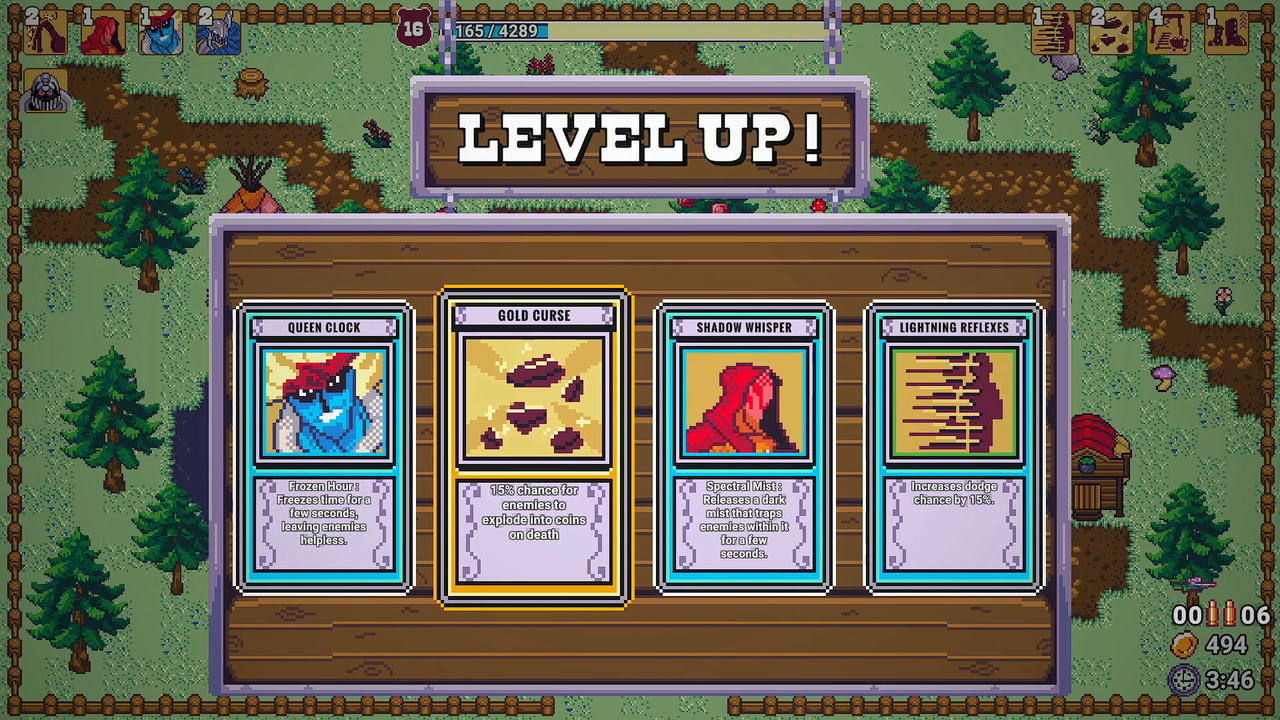
Task: Click the gold nuggets passive icon
Action: coord(1110,33)
